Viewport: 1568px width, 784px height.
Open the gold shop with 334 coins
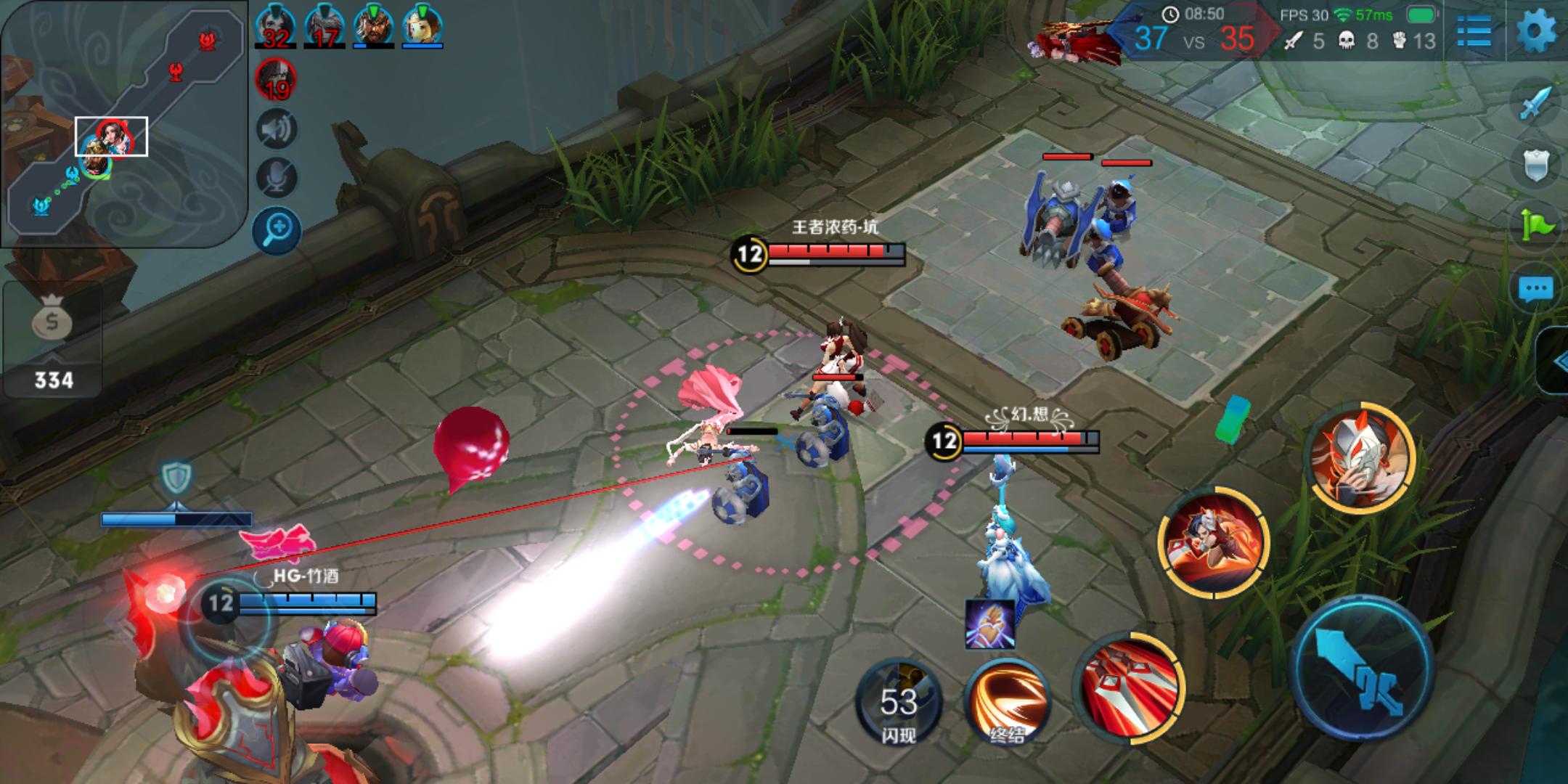pyautogui.click(x=52, y=340)
